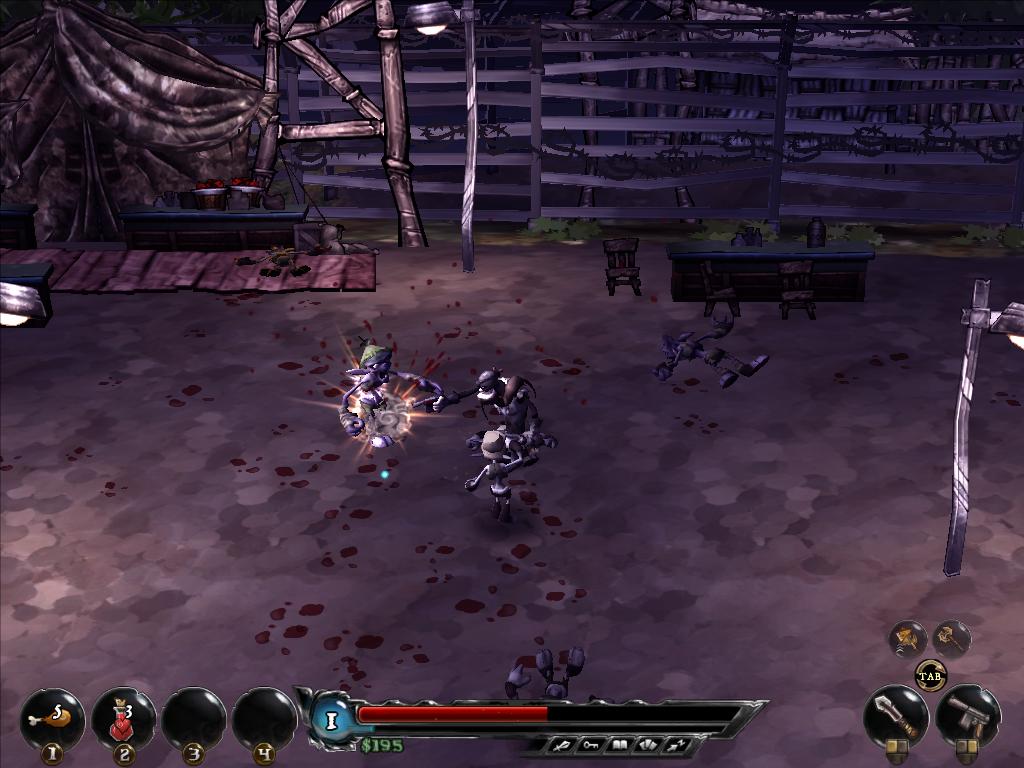This screenshot has width=1024, height=768.
Task: Open the key icon menu button
Action: pyautogui.click(x=594, y=745)
